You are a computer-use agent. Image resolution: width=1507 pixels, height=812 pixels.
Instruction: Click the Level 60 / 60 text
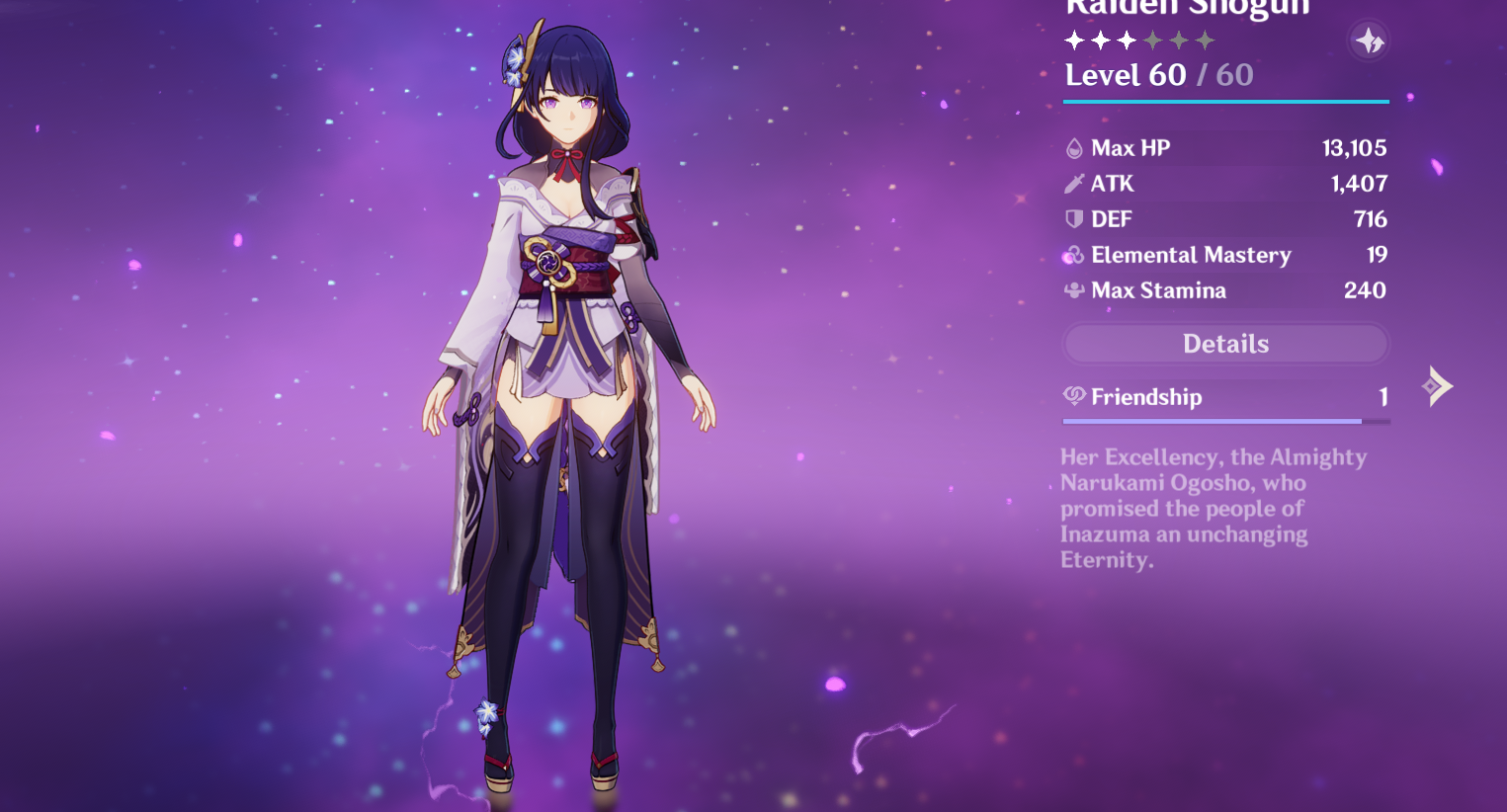click(x=1159, y=74)
